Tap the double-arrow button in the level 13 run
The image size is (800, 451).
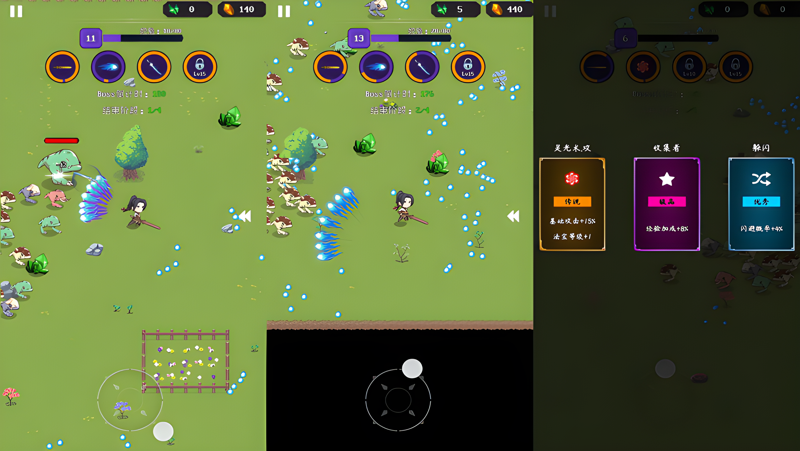click(x=513, y=215)
